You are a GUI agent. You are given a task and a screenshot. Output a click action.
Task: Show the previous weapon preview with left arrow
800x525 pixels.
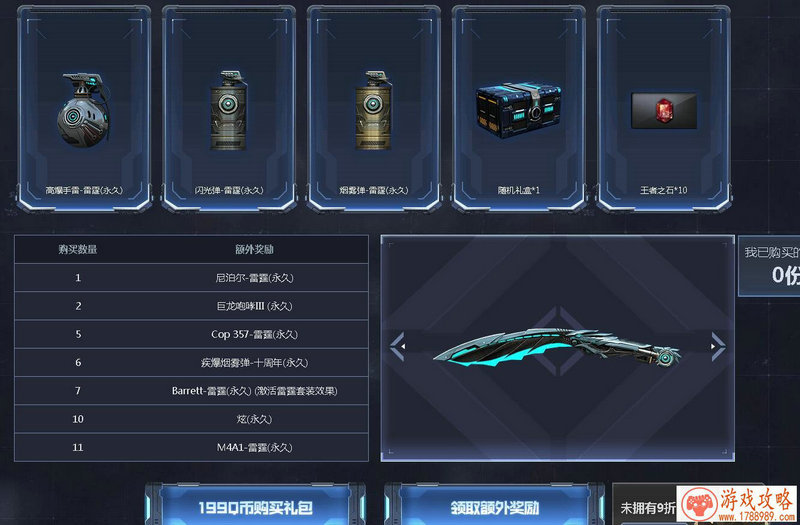(398, 347)
